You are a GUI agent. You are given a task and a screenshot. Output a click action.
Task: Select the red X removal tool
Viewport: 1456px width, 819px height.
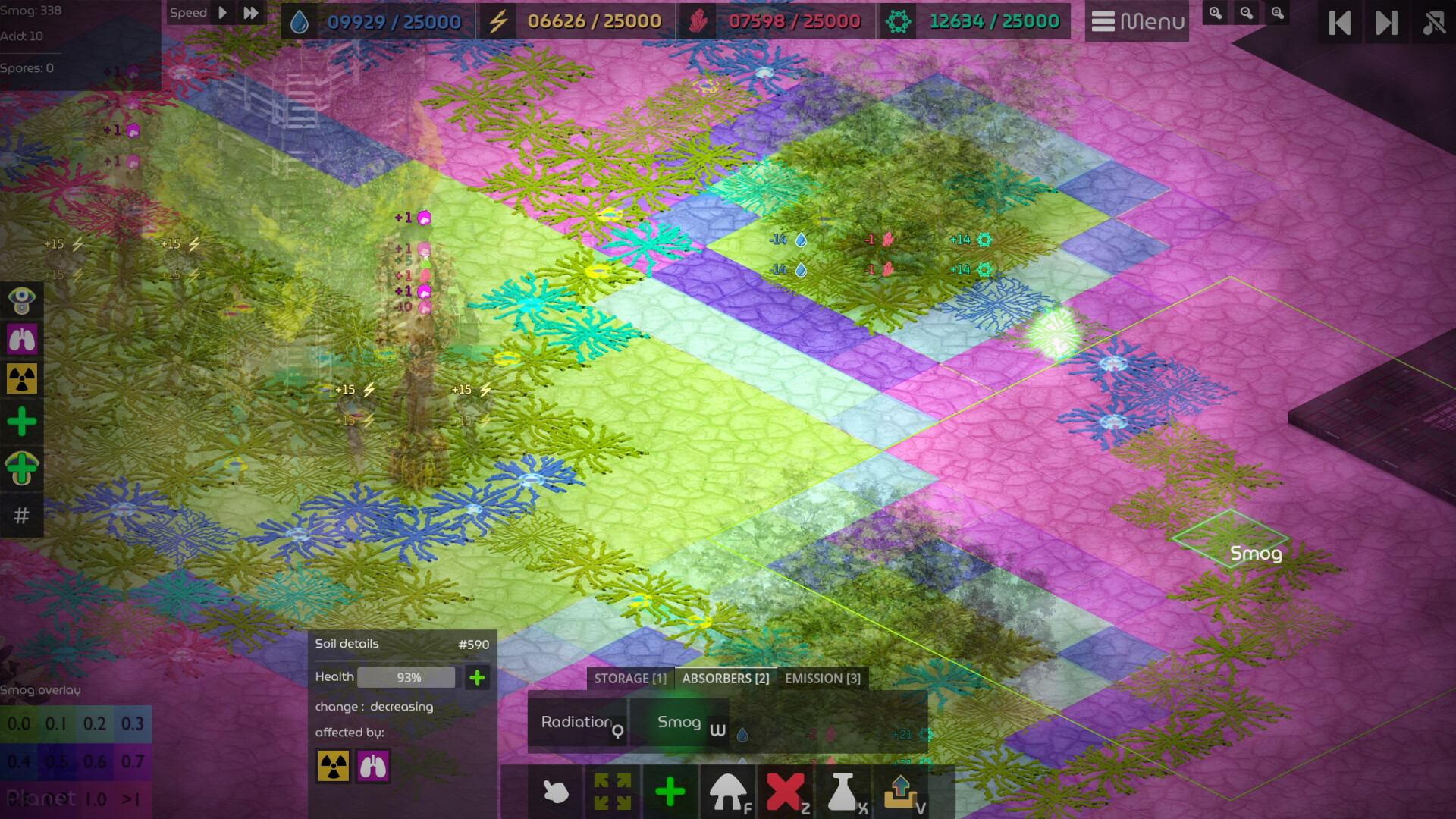786,792
